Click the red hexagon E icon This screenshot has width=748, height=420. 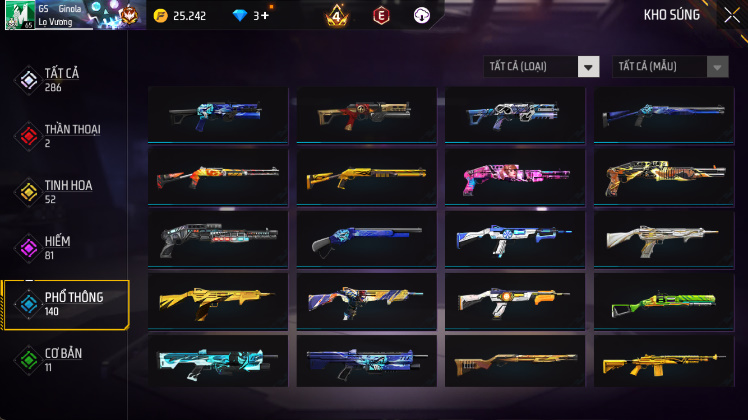pyautogui.click(x=381, y=16)
